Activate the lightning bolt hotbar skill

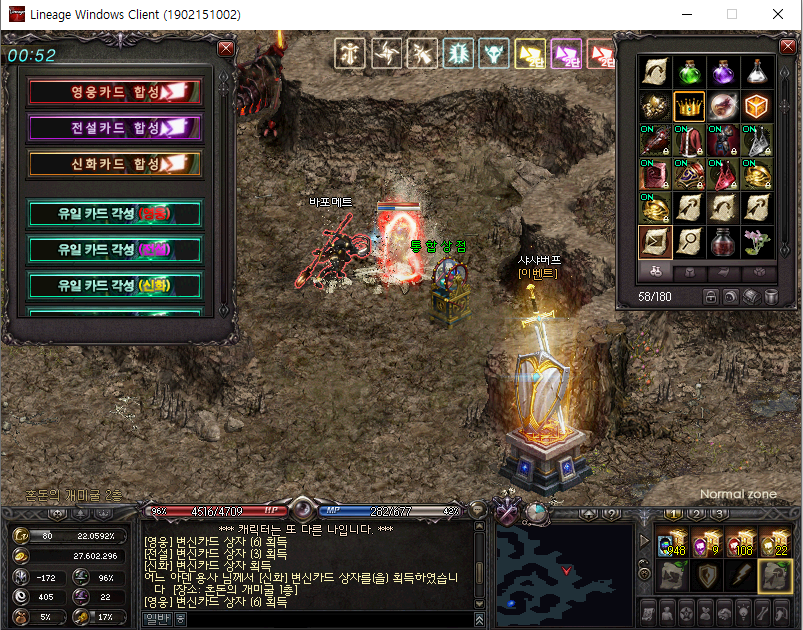pos(740,575)
